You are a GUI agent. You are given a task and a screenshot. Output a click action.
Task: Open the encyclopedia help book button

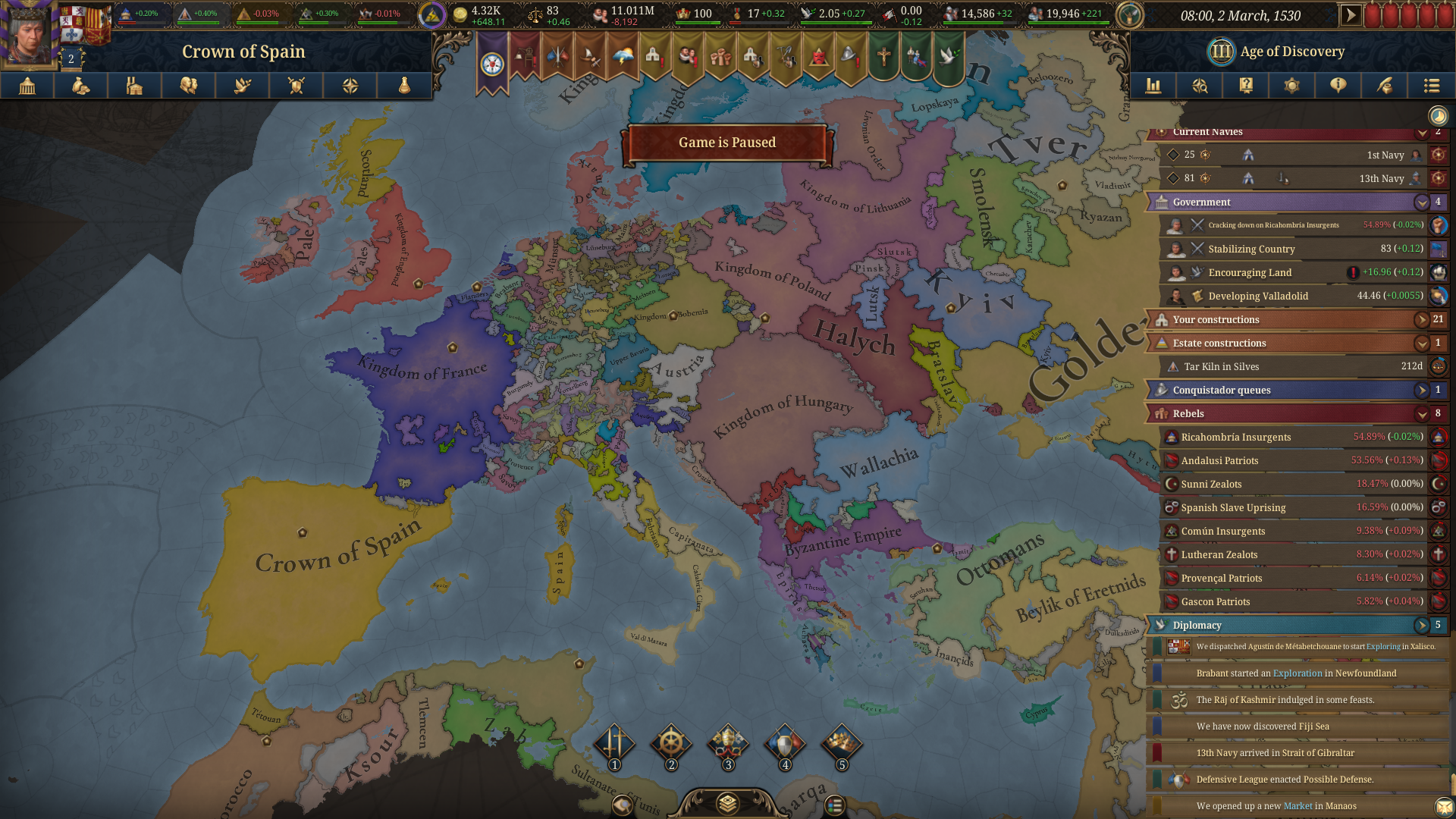[1246, 86]
